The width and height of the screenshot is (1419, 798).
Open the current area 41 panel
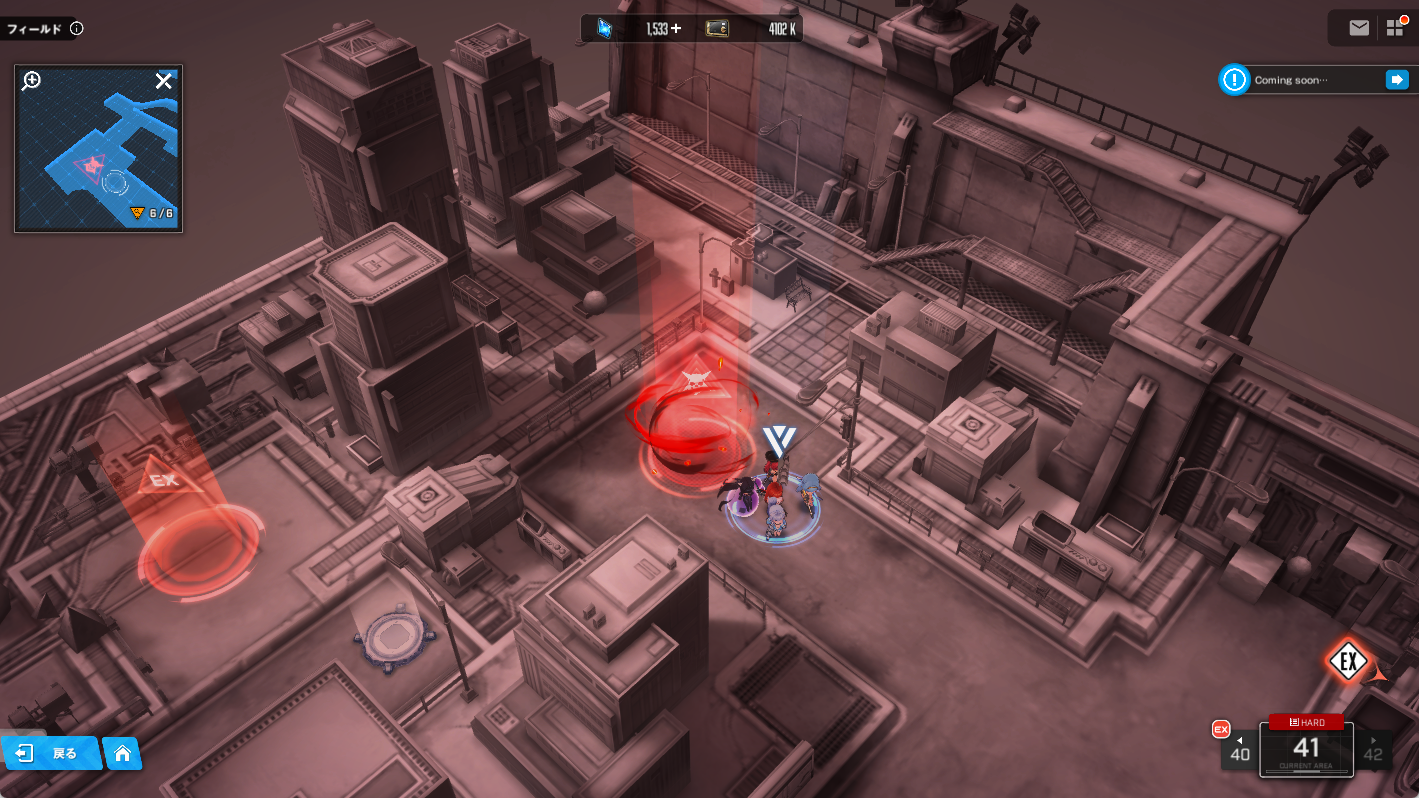click(x=1306, y=752)
